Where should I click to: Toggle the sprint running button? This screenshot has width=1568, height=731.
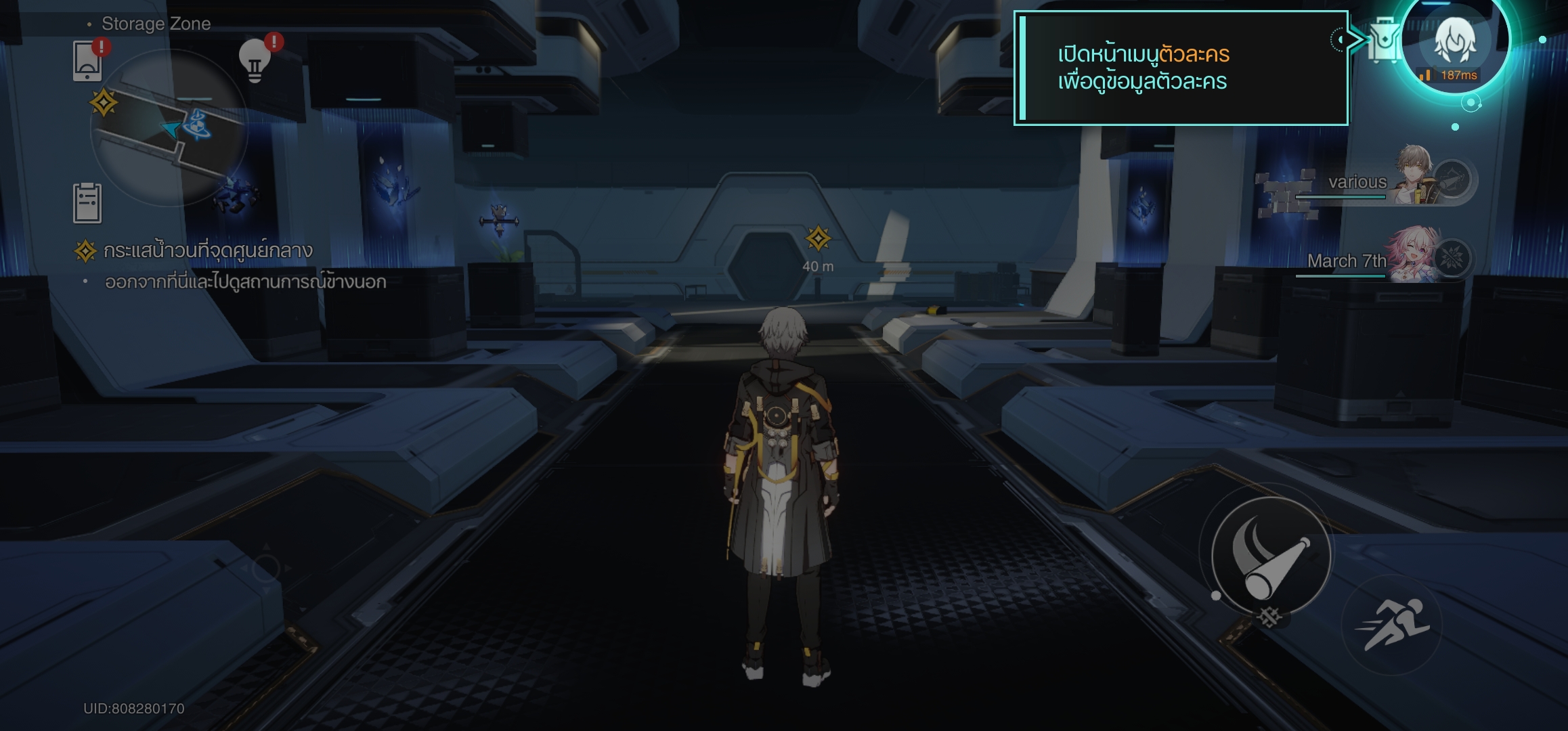point(1391,624)
